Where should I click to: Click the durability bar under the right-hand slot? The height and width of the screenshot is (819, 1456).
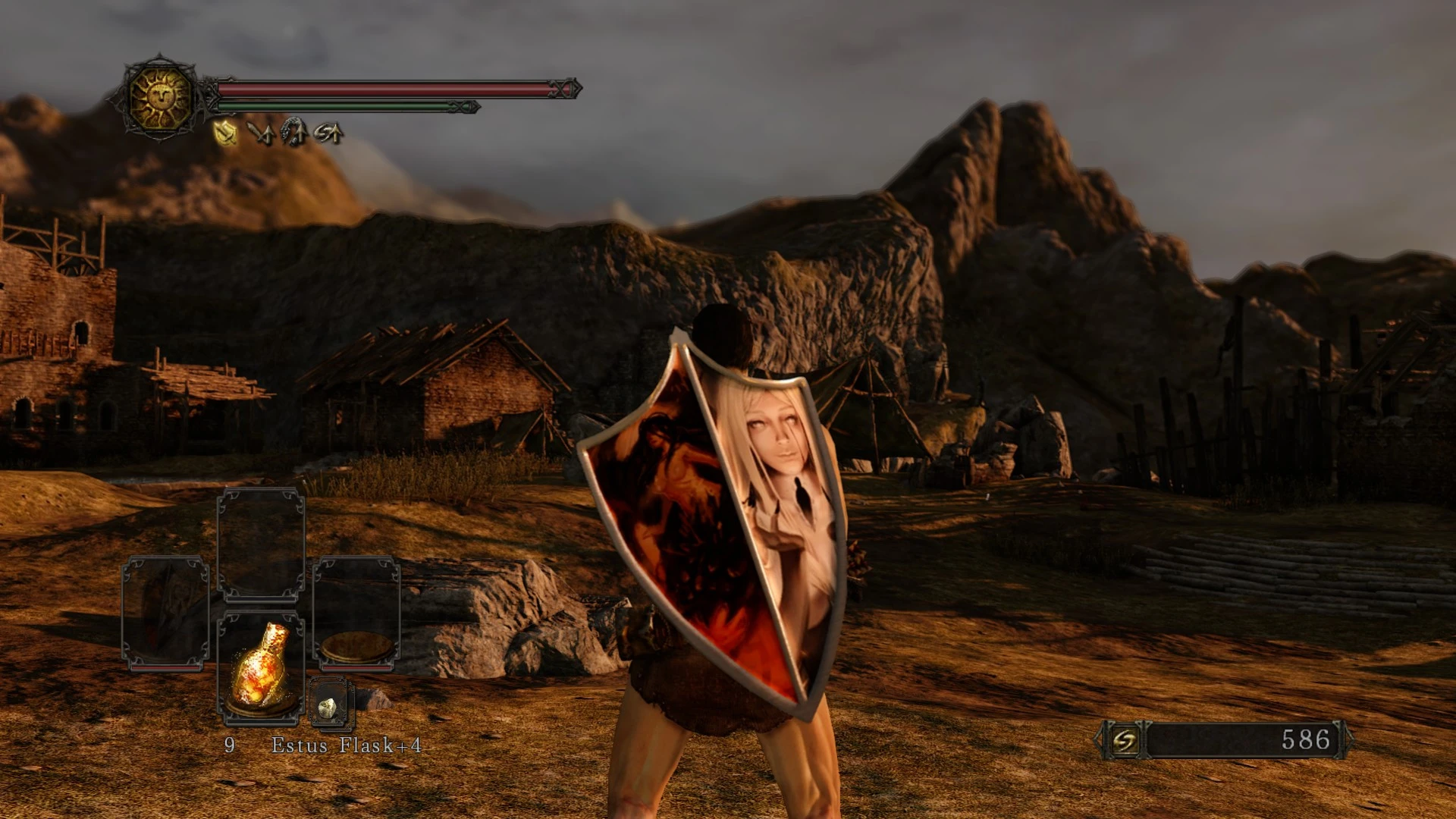click(356, 667)
